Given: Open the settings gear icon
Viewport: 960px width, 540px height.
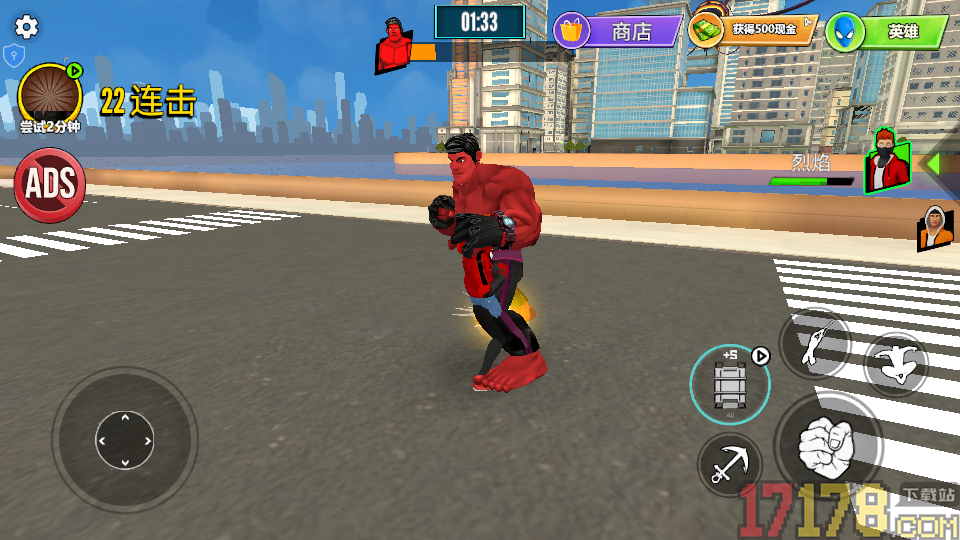Looking at the screenshot, I should pyautogui.click(x=27, y=27).
